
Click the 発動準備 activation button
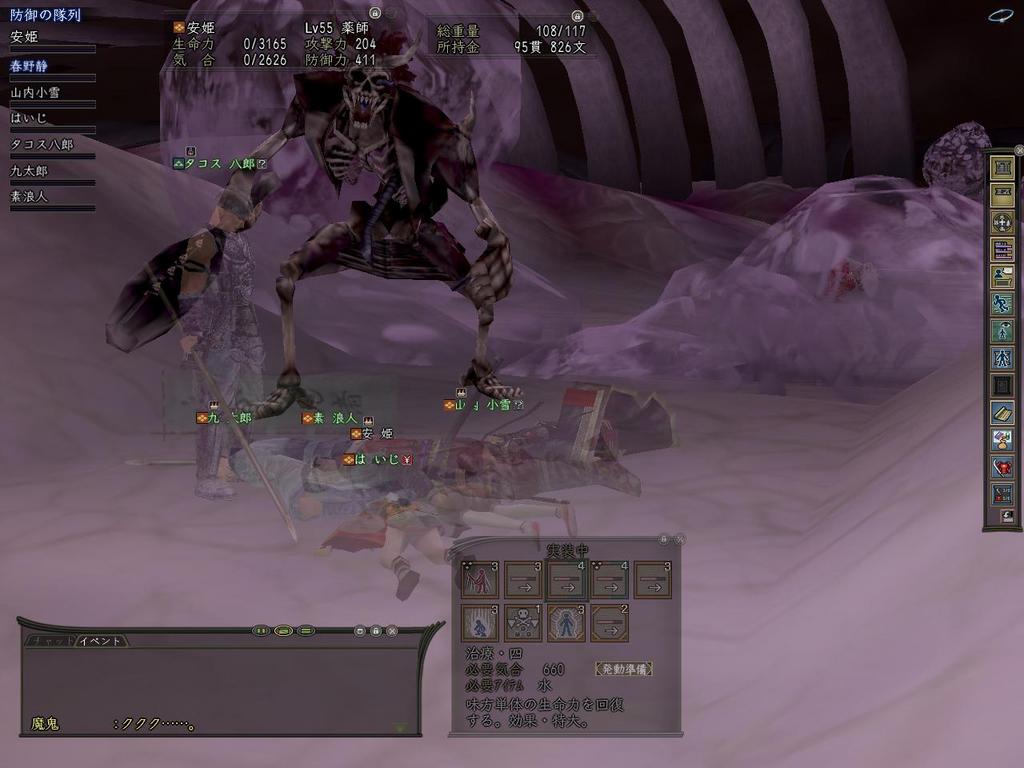[622, 668]
